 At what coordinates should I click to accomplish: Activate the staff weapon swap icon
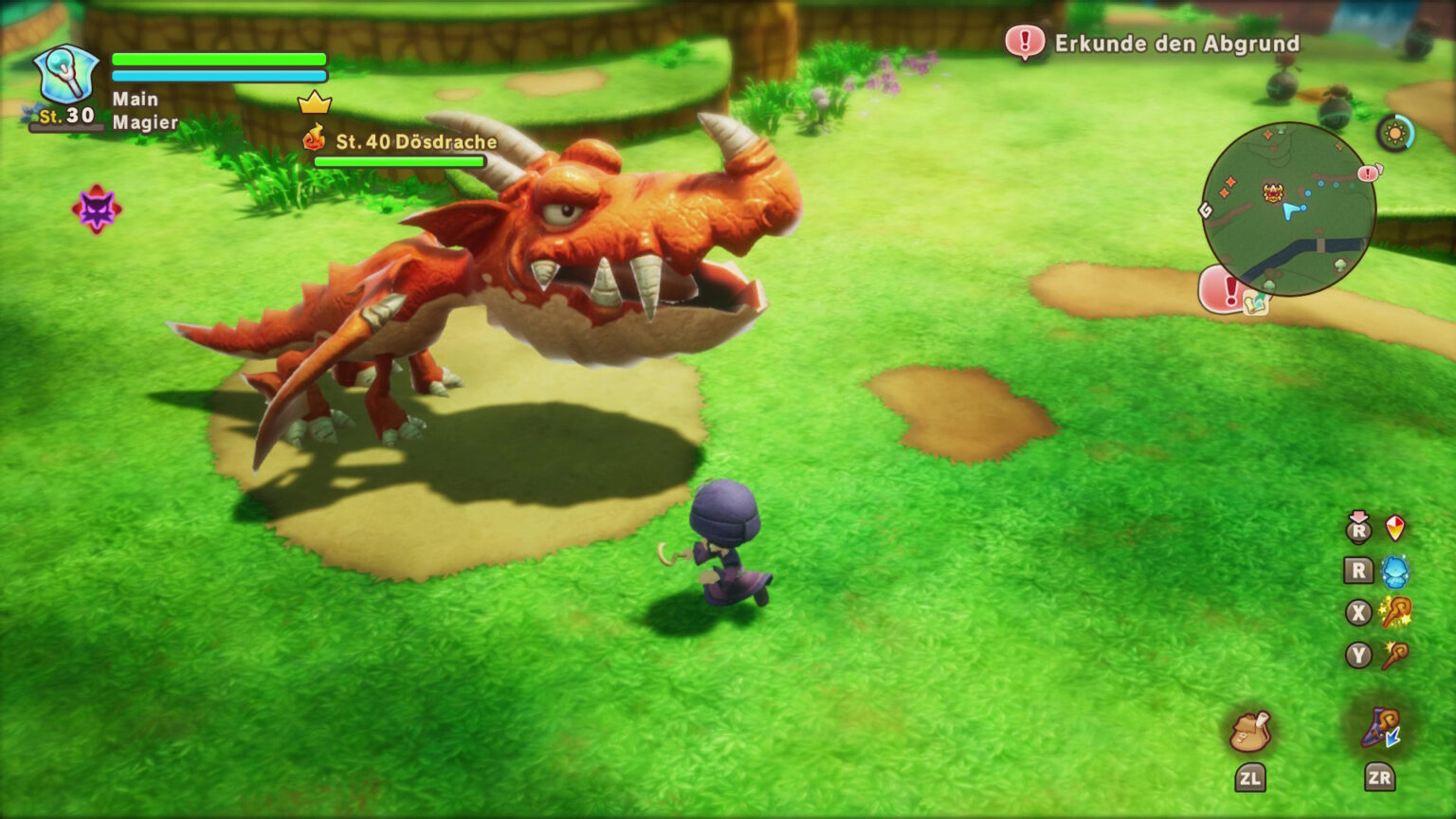coord(1380,728)
